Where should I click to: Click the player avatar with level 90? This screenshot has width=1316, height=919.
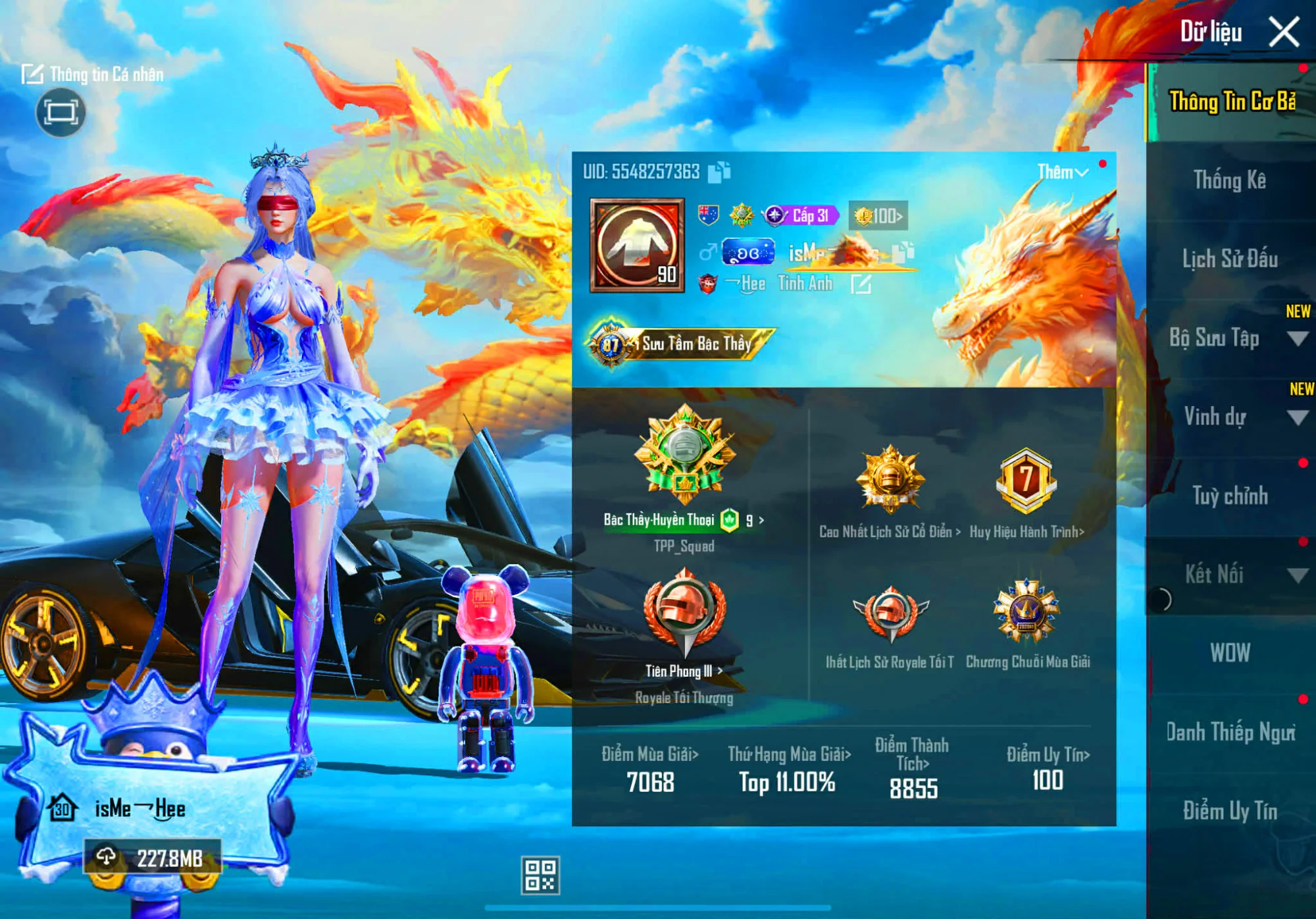tap(637, 245)
